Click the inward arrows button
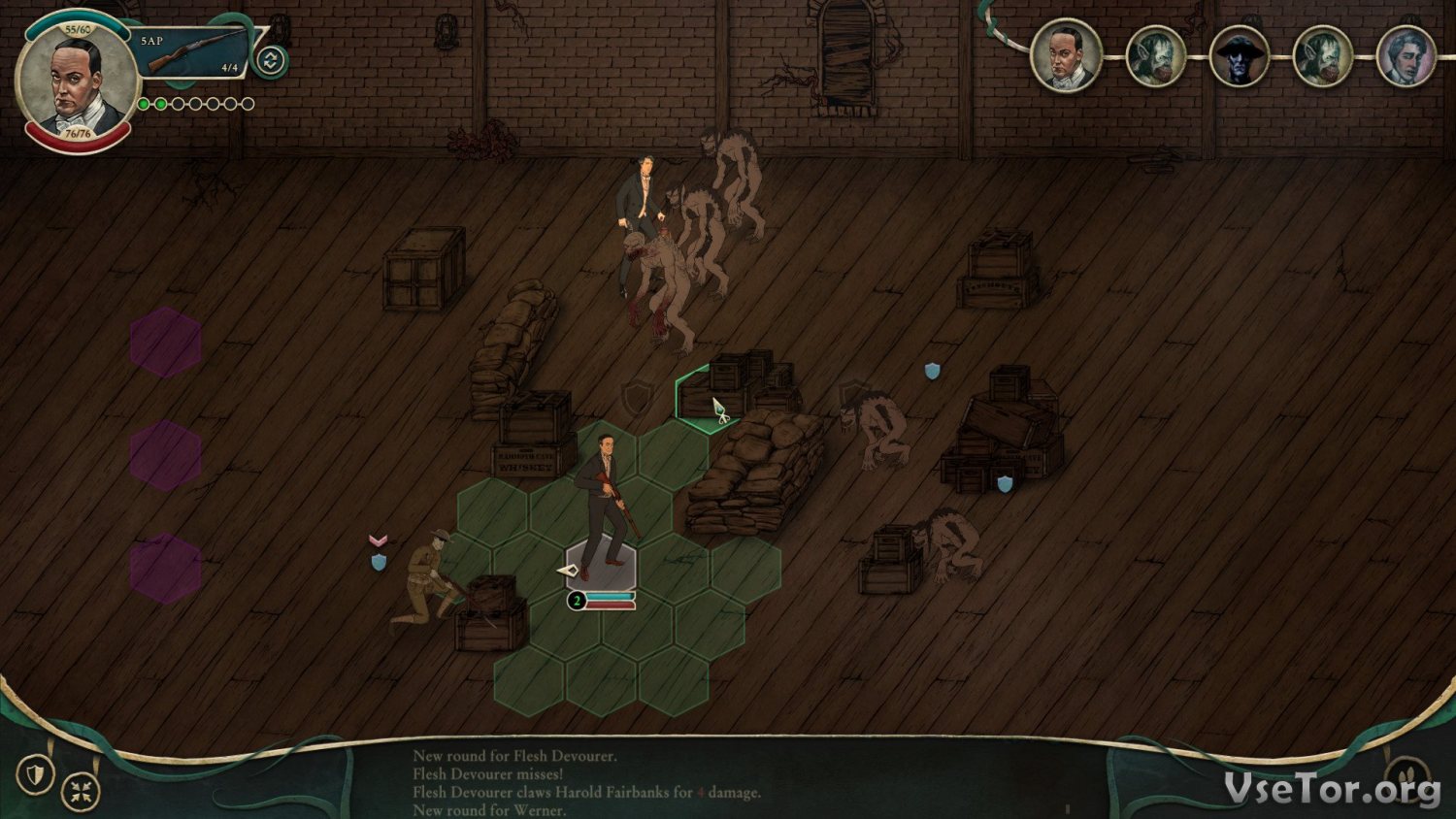 click(81, 792)
